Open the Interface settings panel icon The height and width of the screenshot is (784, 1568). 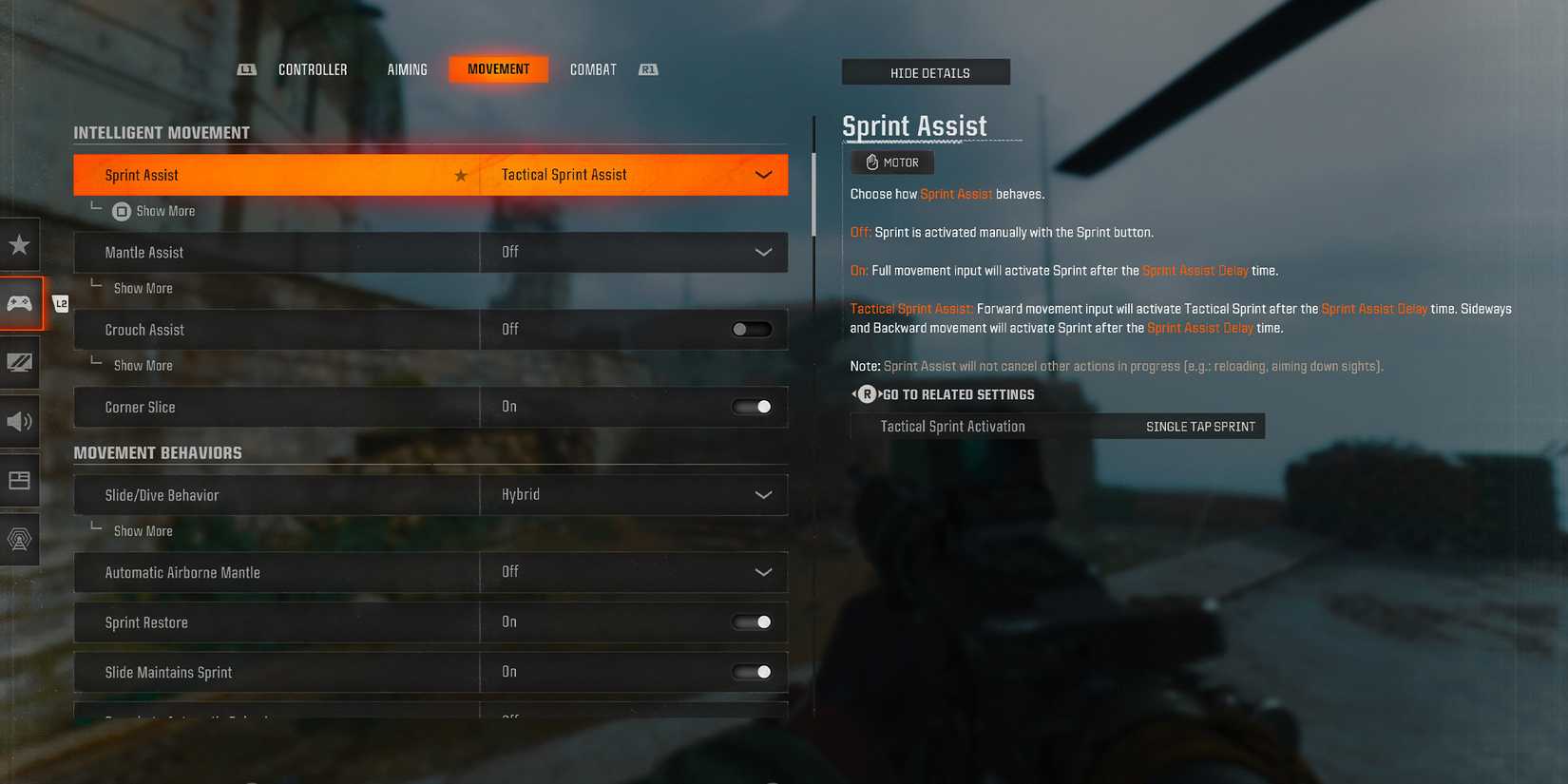tap(19, 481)
